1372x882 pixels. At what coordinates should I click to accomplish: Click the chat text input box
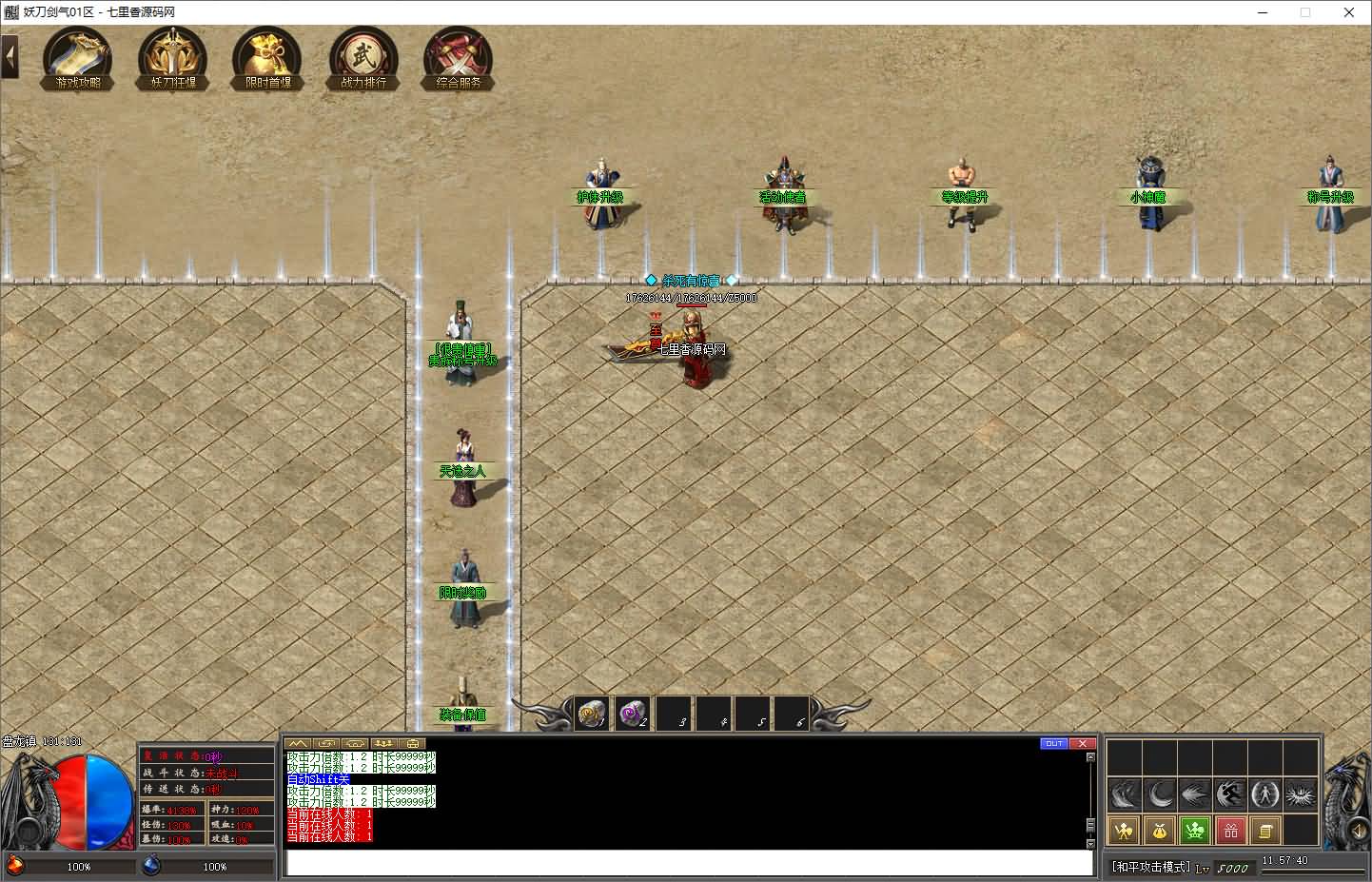coord(689,862)
